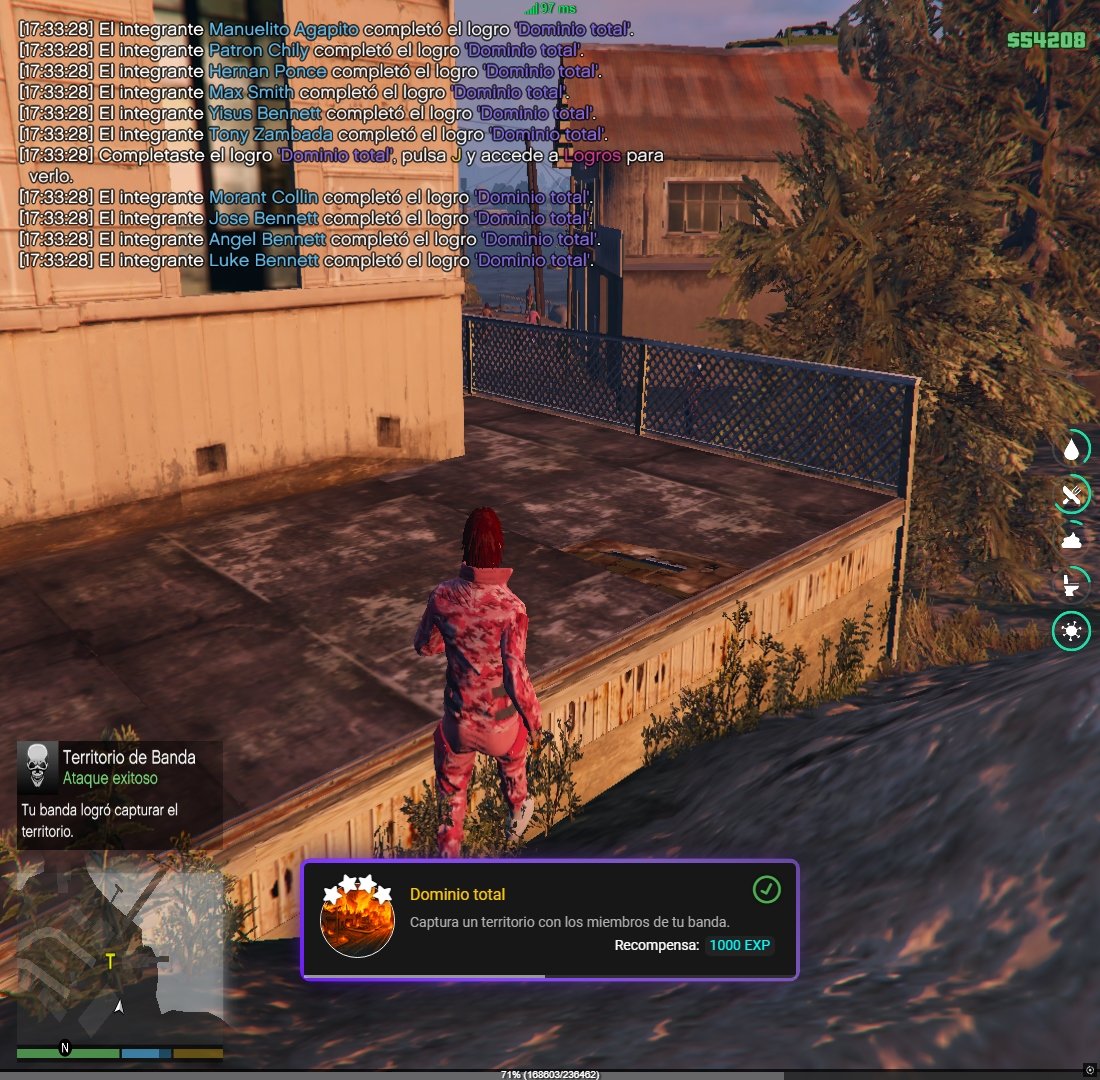Click the virus health status icon
Viewport: 1100px width, 1080px height.
[x=1072, y=631]
